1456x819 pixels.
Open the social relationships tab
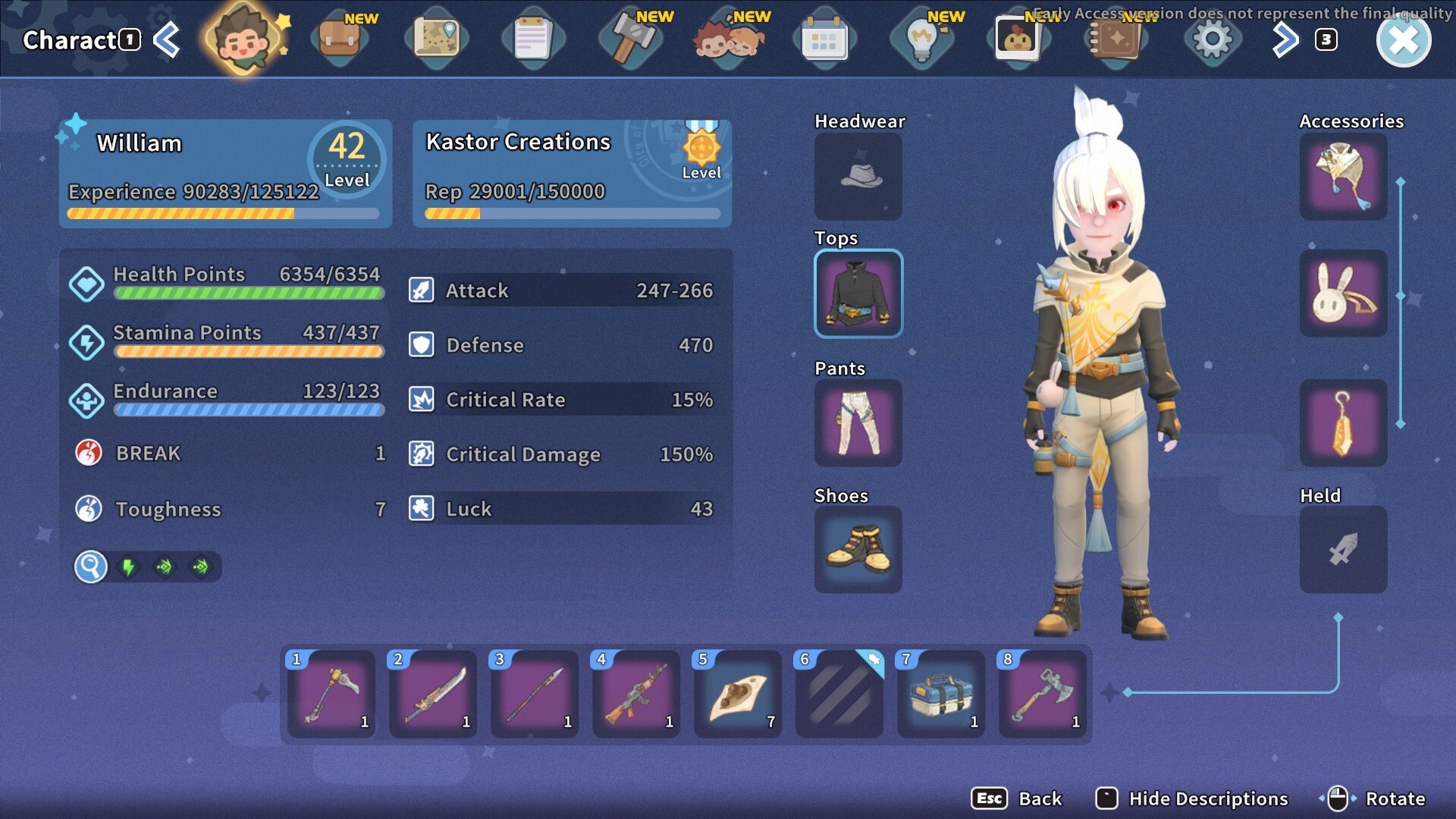728,39
